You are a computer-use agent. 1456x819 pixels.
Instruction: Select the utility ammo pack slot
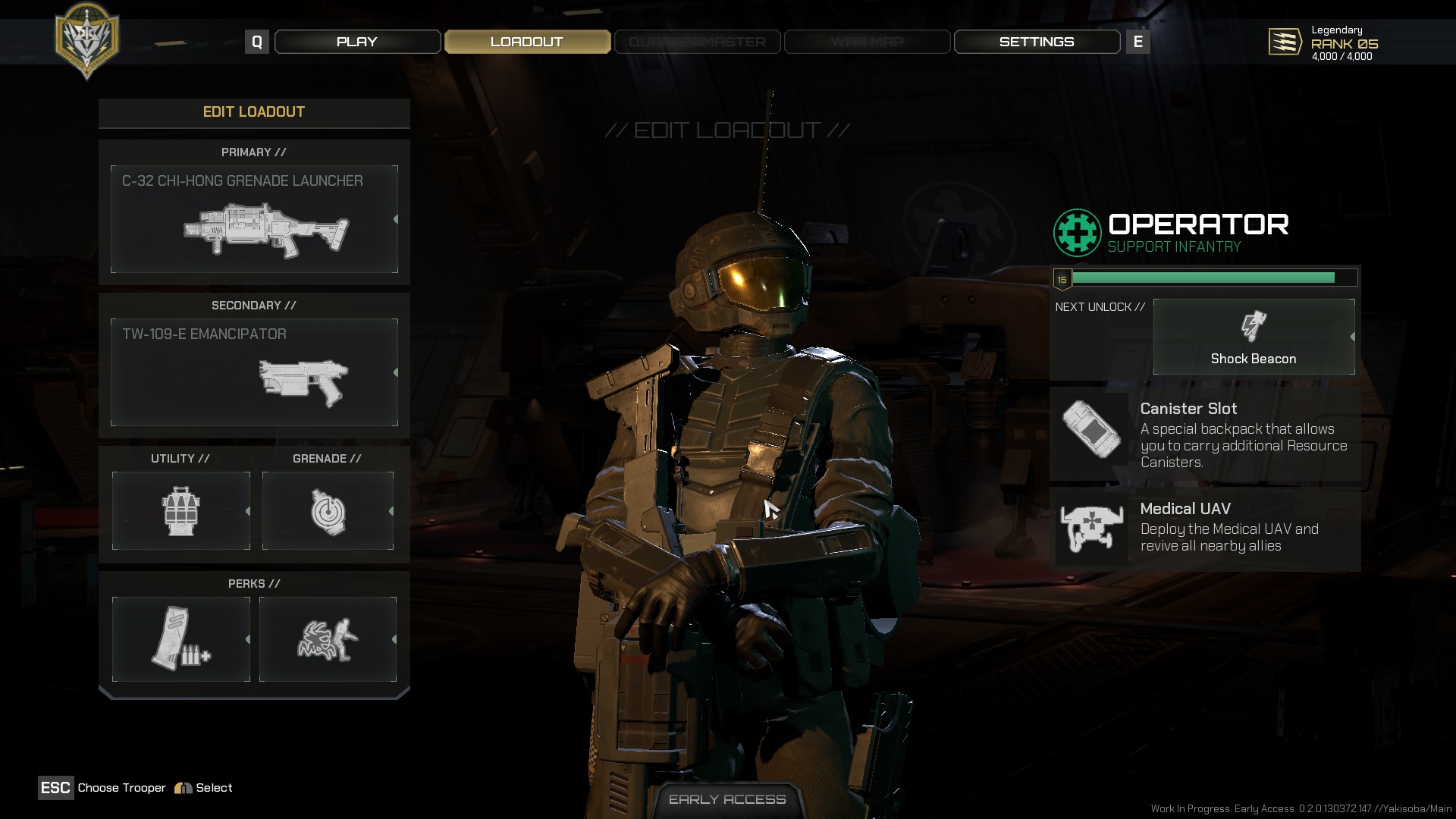tap(180, 511)
